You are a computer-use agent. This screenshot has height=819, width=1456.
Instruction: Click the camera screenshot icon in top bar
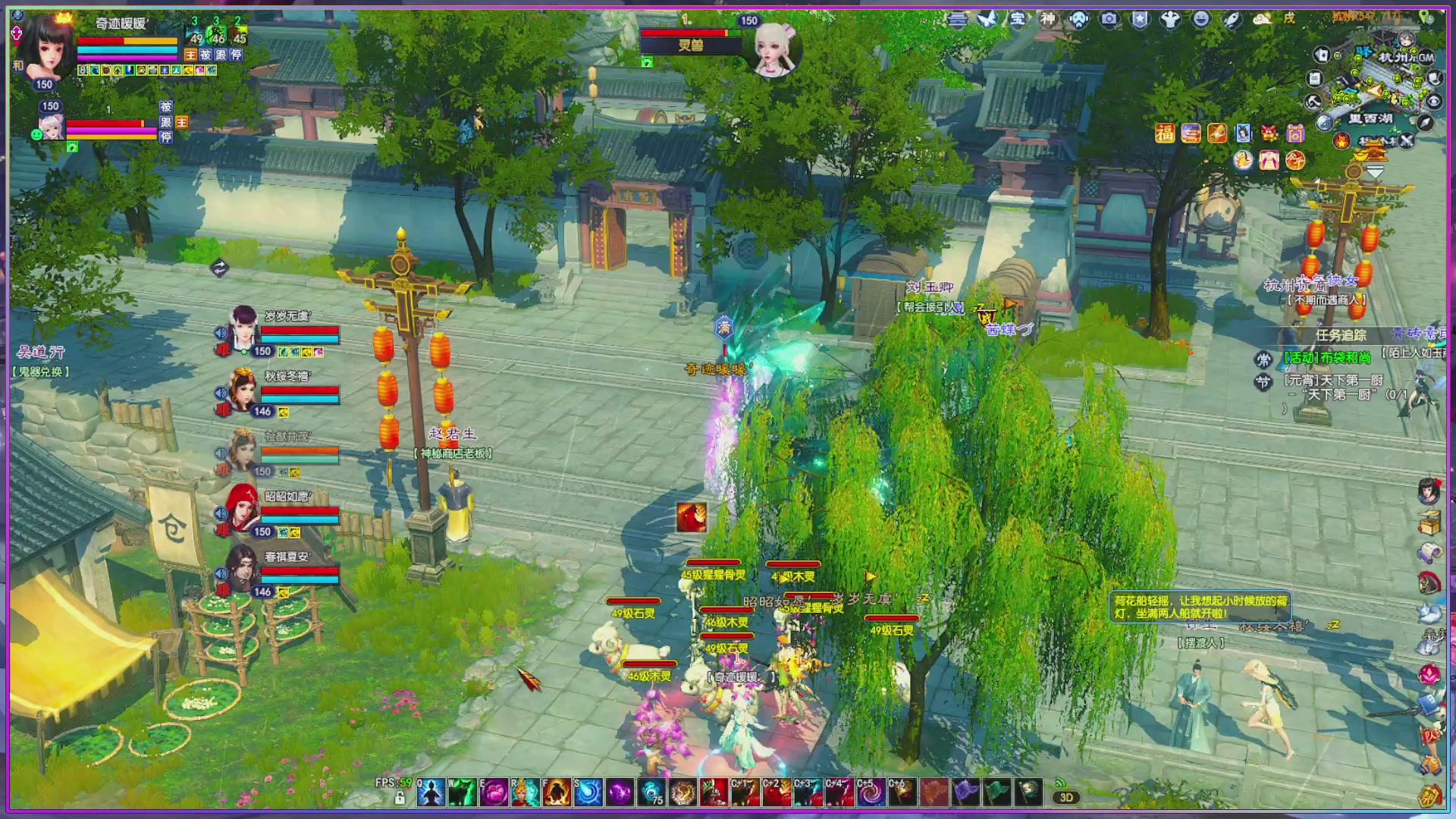point(1109,18)
